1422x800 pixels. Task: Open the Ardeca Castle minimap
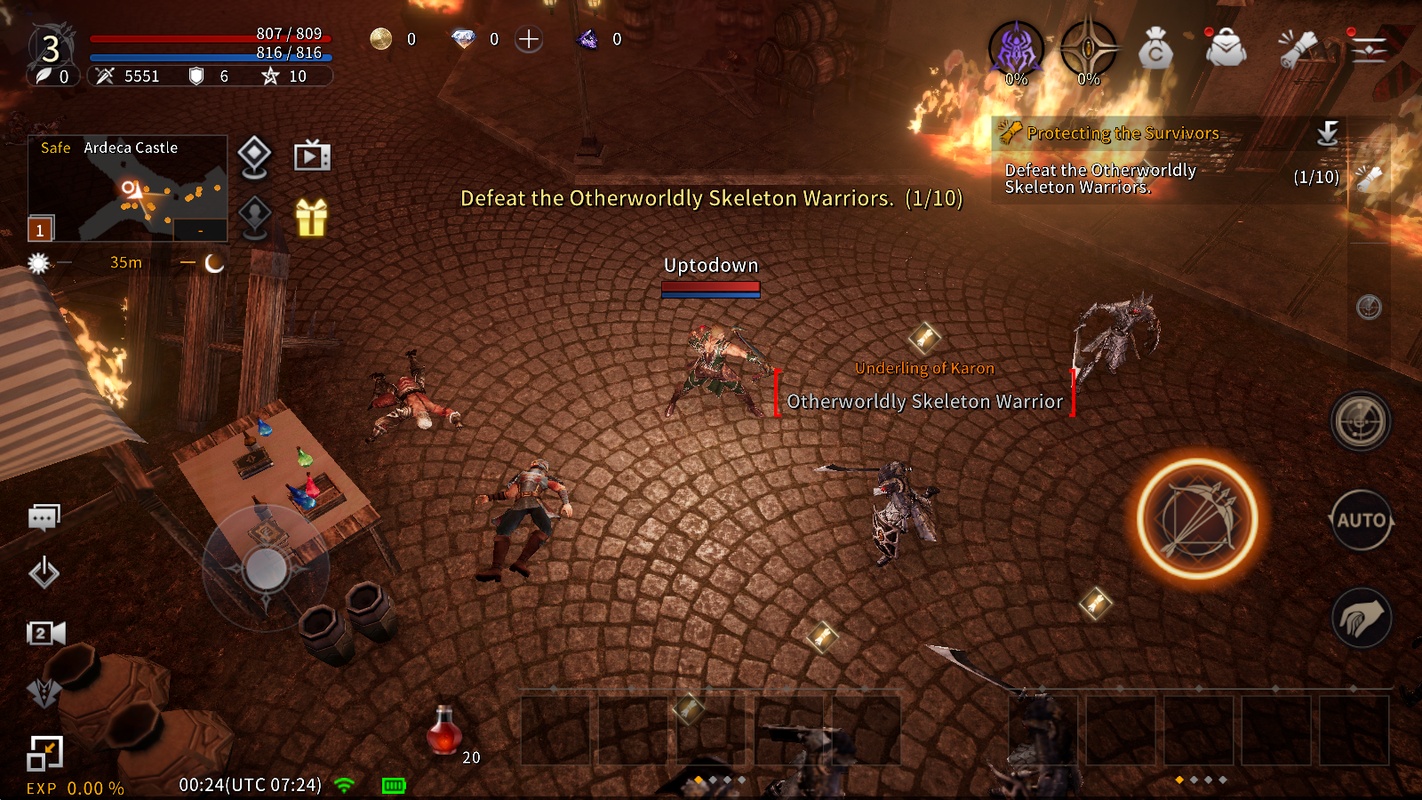[x=127, y=189]
